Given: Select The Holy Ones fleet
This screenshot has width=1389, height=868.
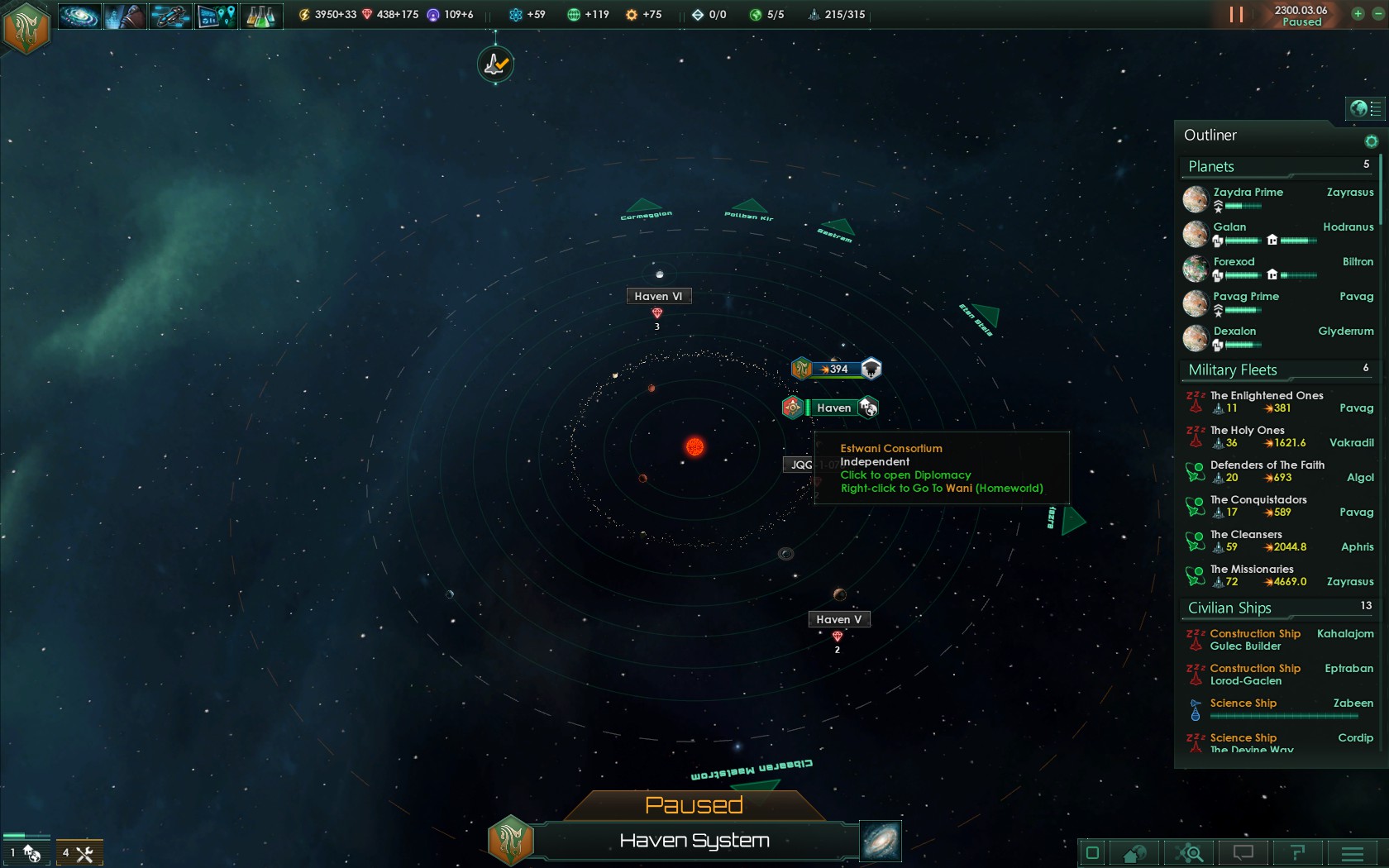Looking at the screenshot, I should click(x=1247, y=431).
